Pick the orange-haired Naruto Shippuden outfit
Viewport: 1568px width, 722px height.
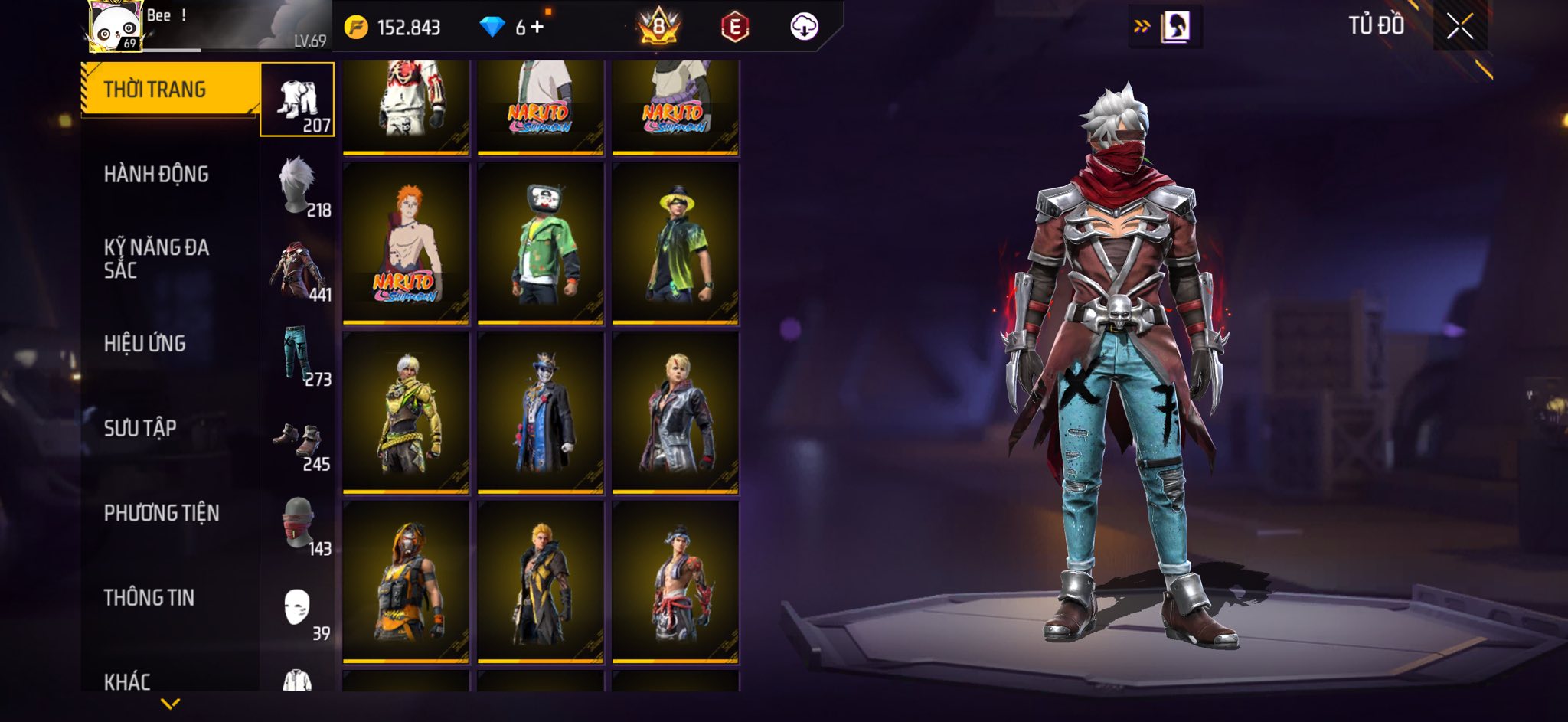(406, 243)
